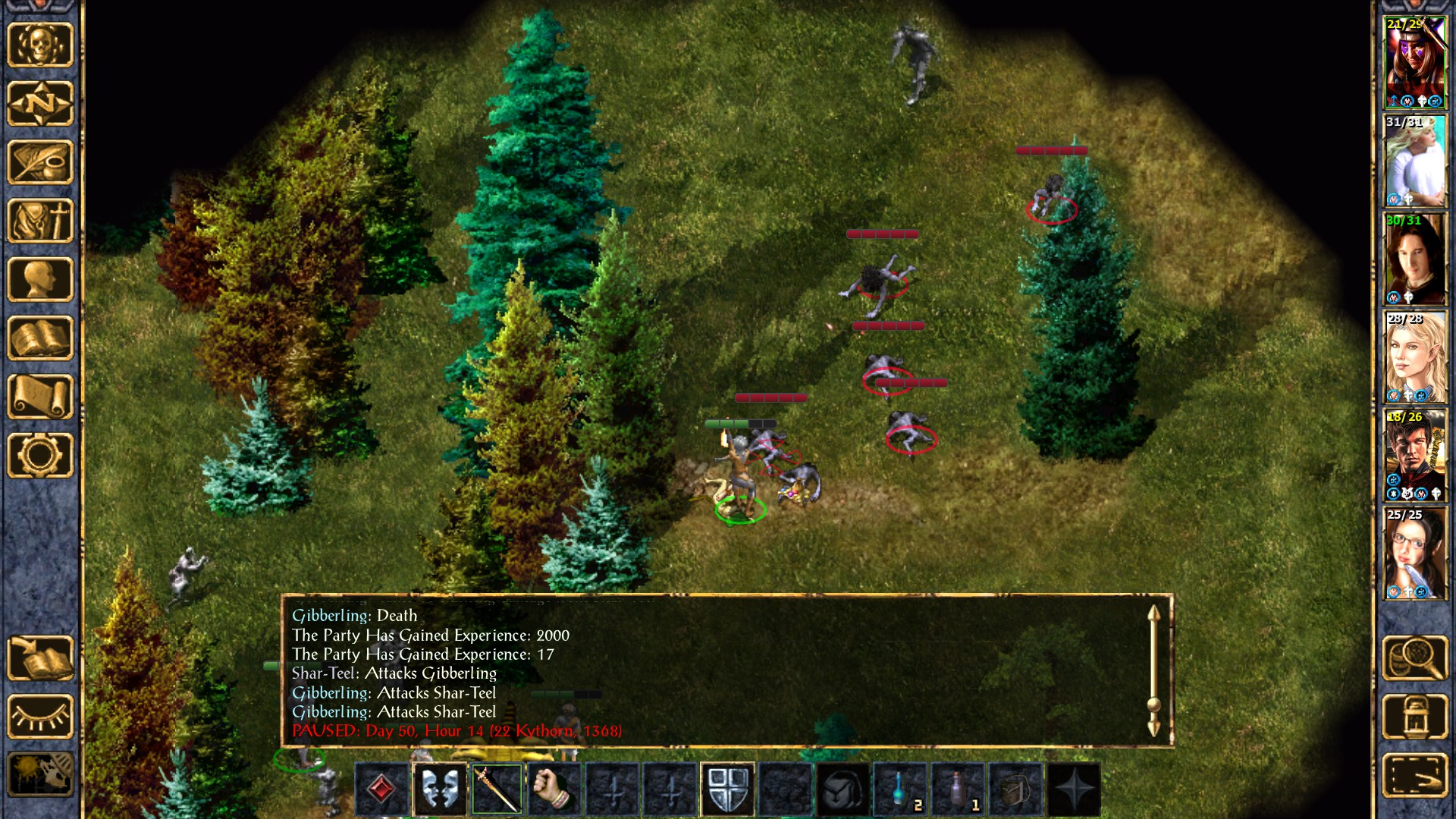Open the options gear menu

(x=40, y=455)
